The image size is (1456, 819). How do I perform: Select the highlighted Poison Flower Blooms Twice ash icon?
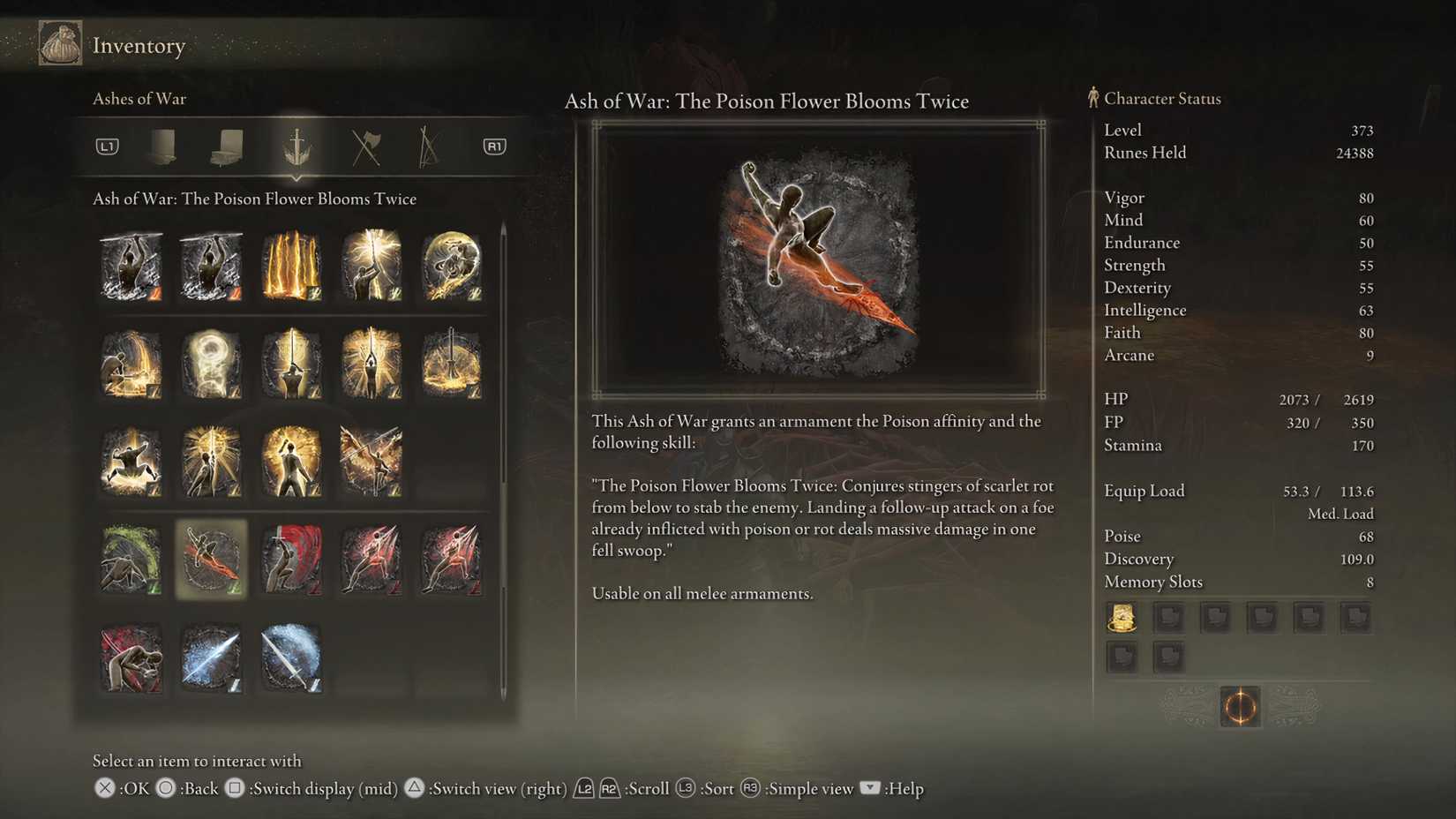[x=211, y=560]
